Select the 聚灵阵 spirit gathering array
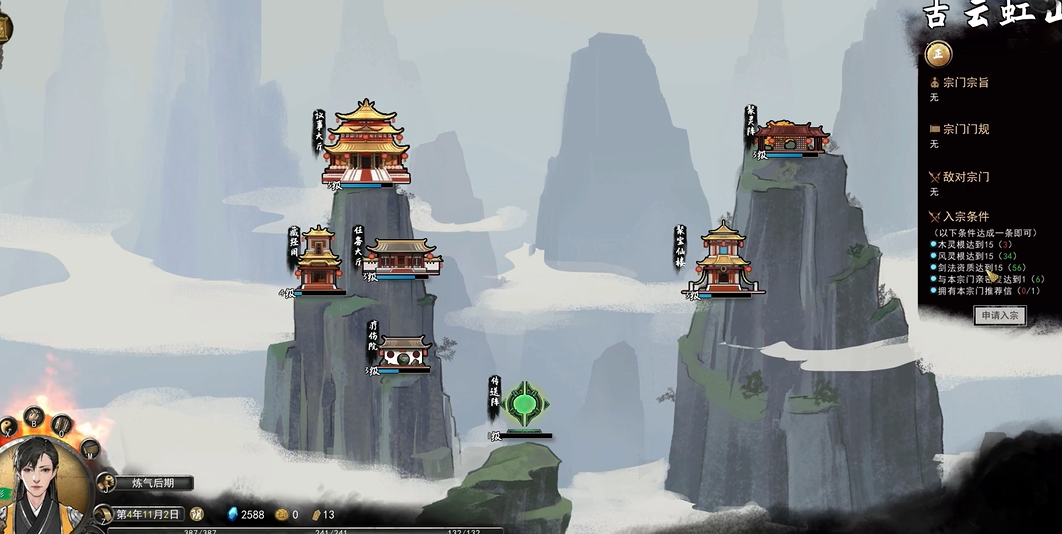 [x=791, y=137]
